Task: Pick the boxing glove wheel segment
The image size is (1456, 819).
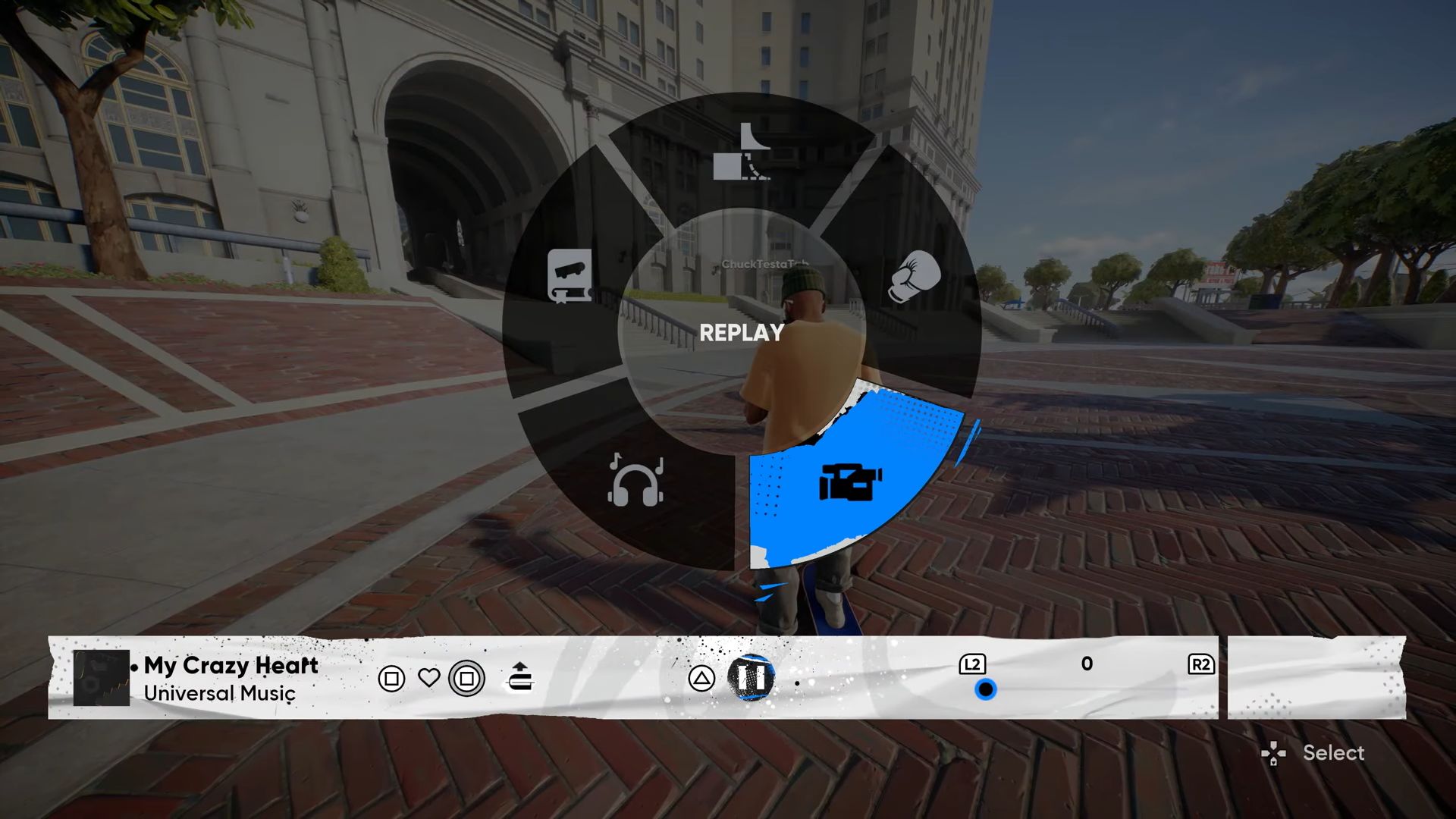Action: [915, 276]
